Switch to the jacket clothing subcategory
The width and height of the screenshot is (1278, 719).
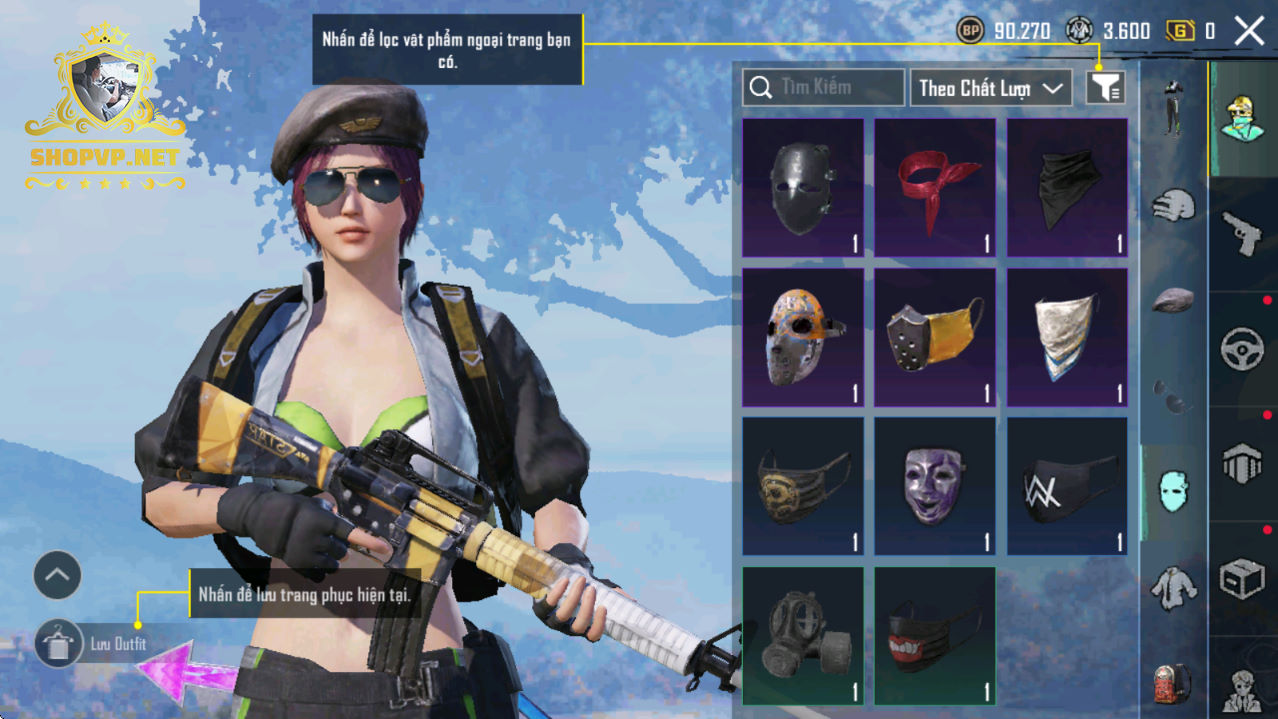(1173, 588)
